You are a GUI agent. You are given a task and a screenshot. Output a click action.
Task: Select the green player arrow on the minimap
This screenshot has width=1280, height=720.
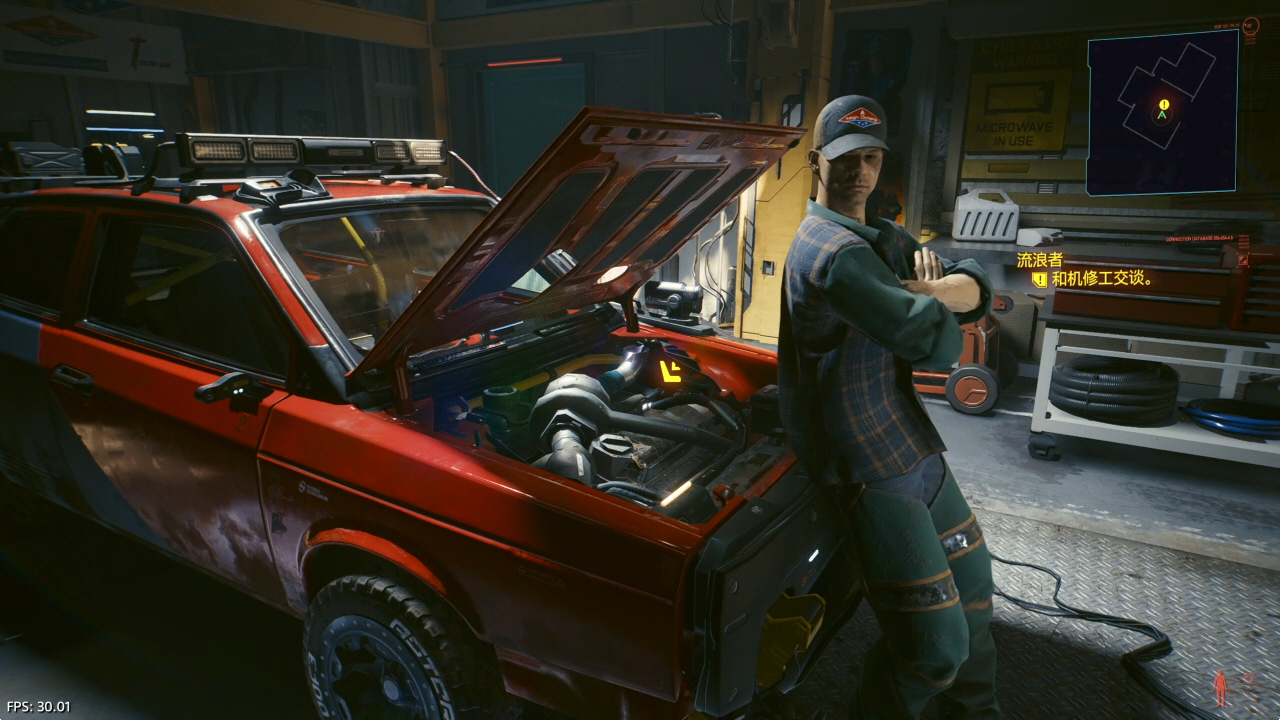point(1161,115)
